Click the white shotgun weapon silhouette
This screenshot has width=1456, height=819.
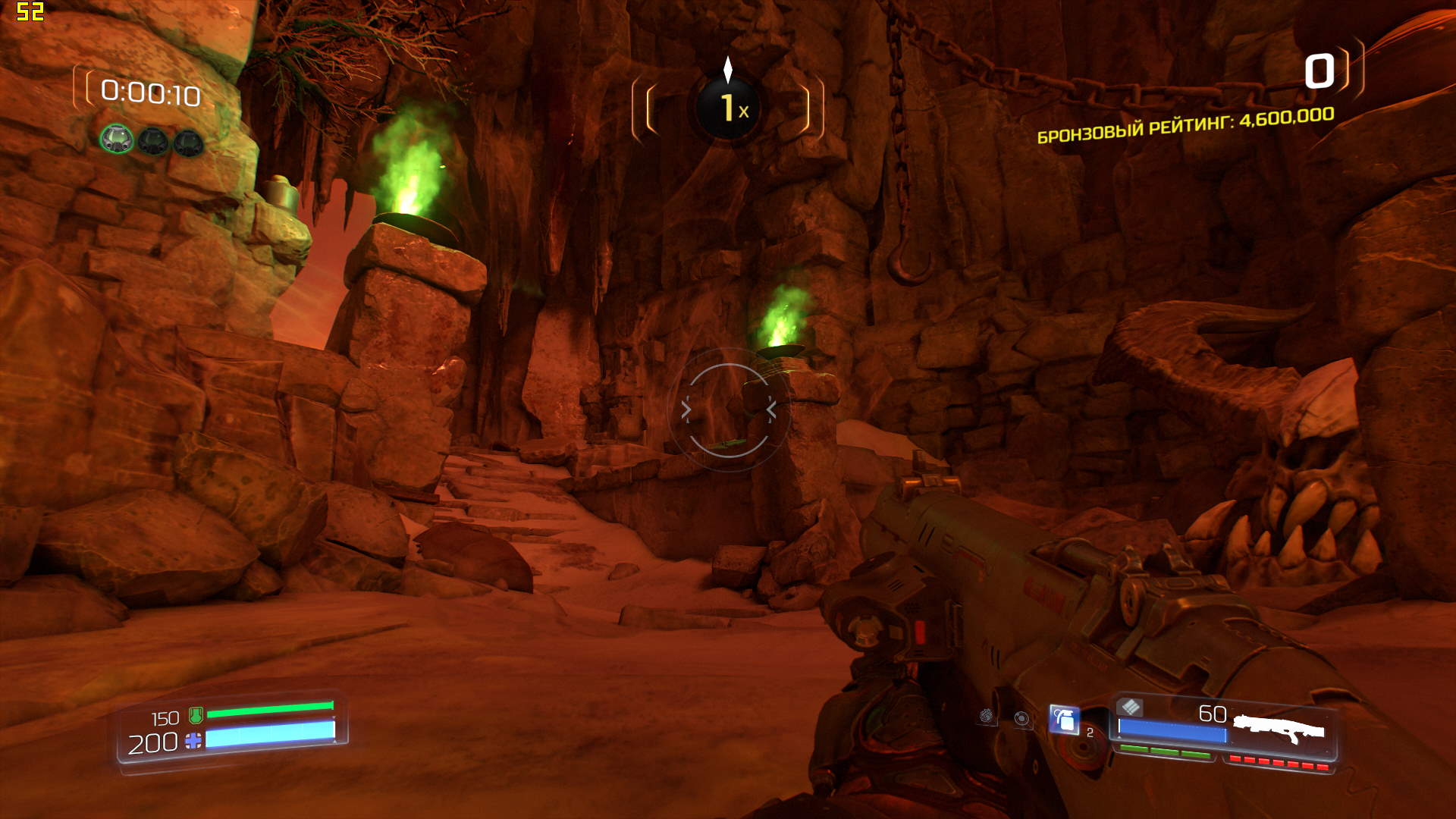tap(1279, 729)
